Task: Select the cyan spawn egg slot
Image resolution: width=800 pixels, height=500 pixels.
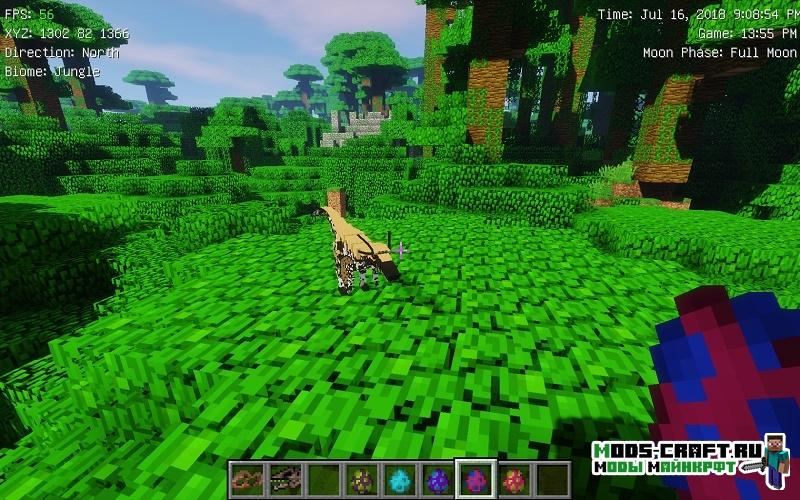Action: tap(399, 479)
